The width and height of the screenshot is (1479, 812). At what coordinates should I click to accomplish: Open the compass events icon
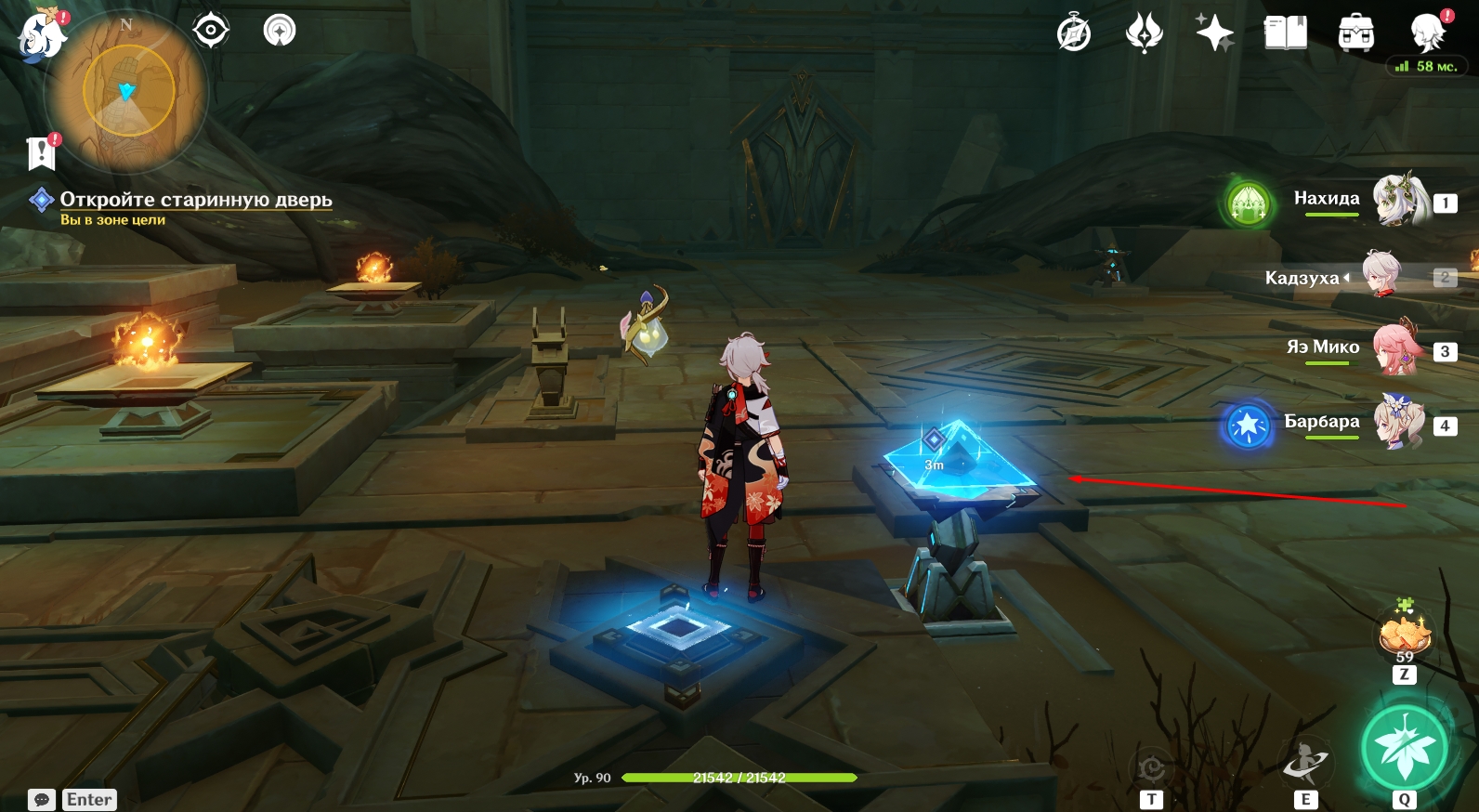click(x=1074, y=34)
